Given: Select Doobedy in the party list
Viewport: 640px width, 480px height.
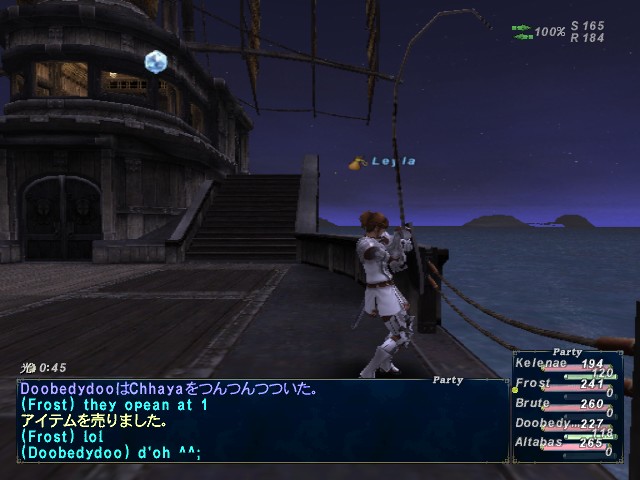Looking at the screenshot, I should click(x=540, y=424).
